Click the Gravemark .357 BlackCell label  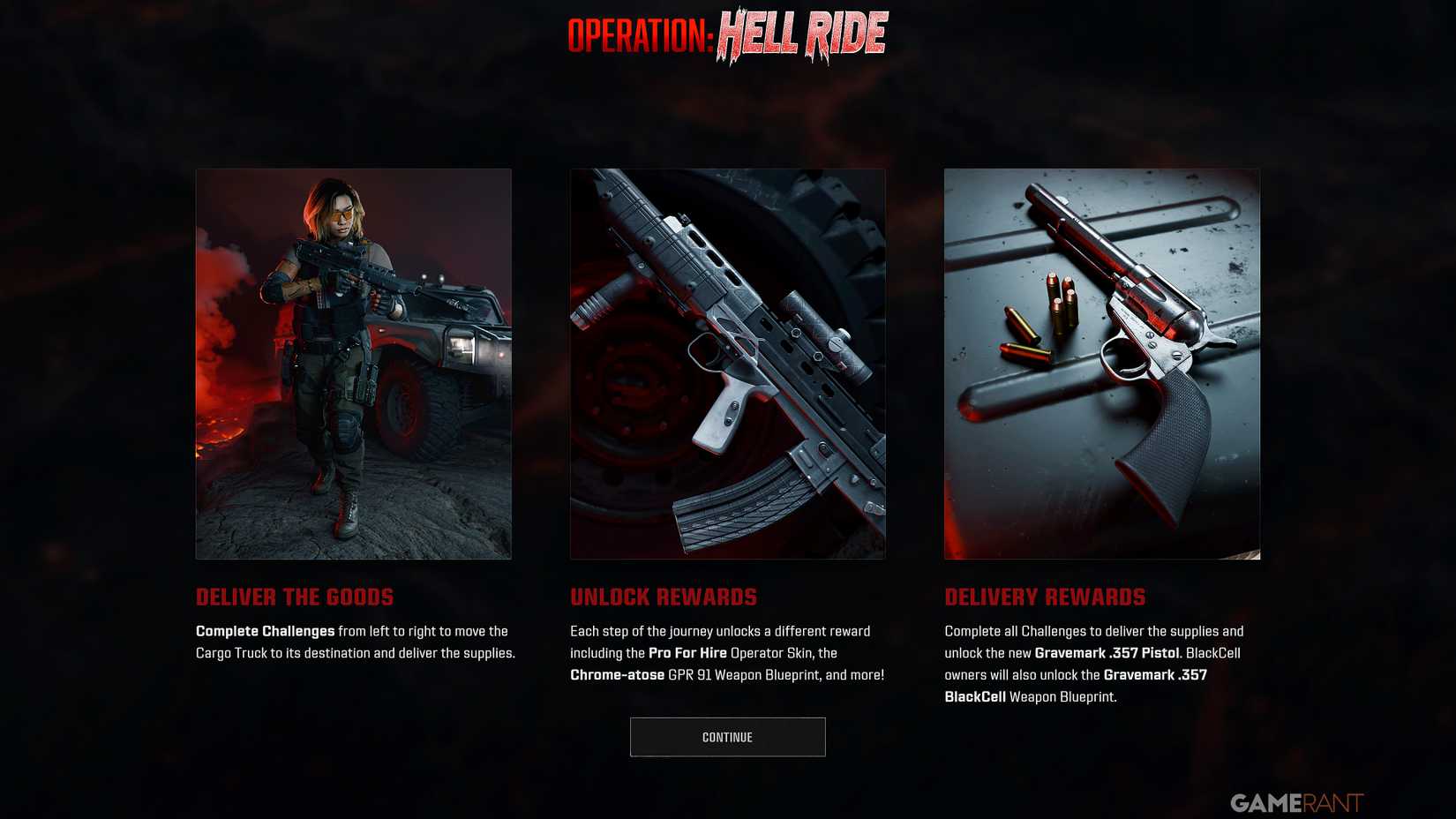click(1156, 674)
